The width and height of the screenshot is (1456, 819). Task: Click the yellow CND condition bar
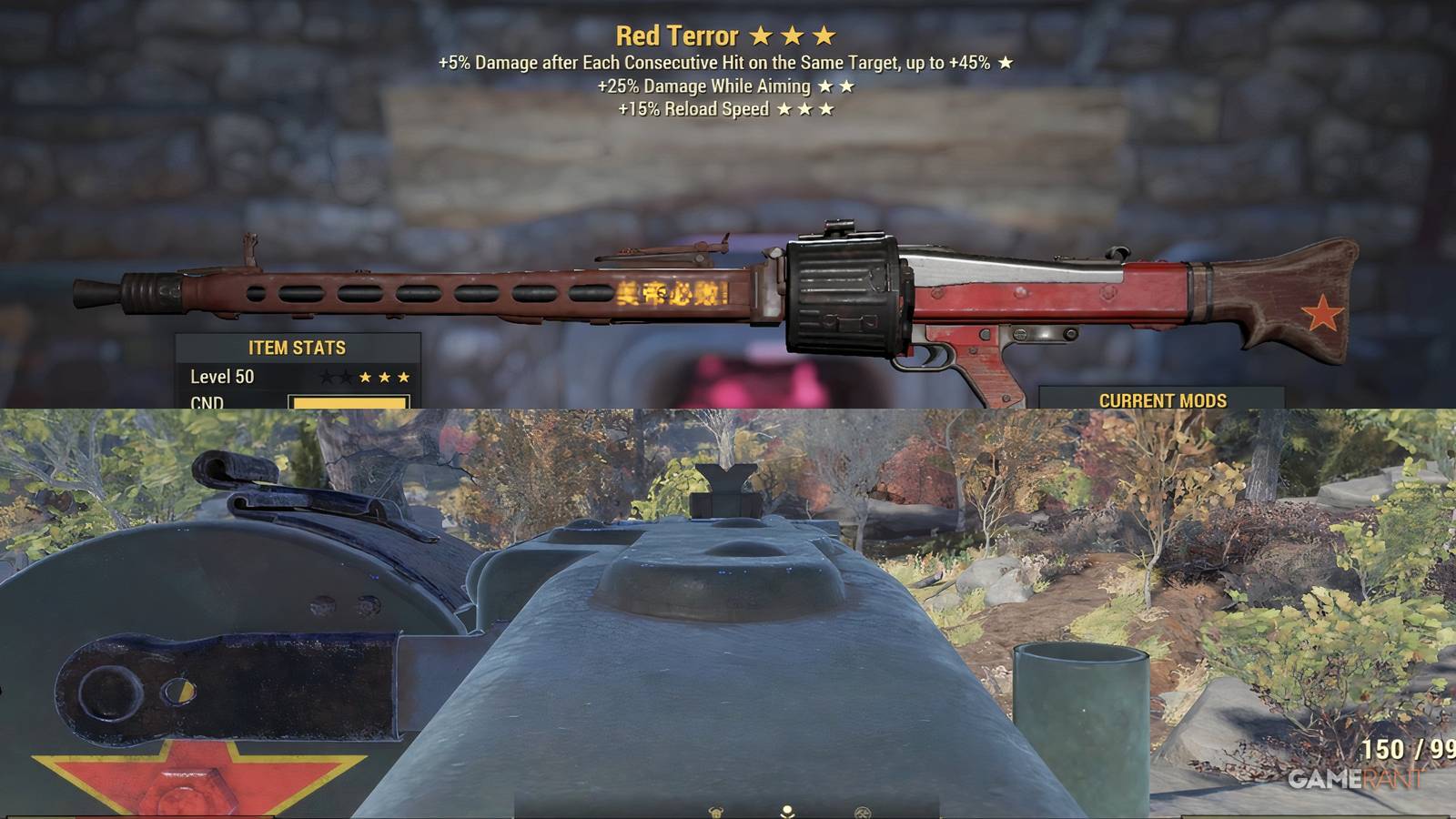click(350, 402)
